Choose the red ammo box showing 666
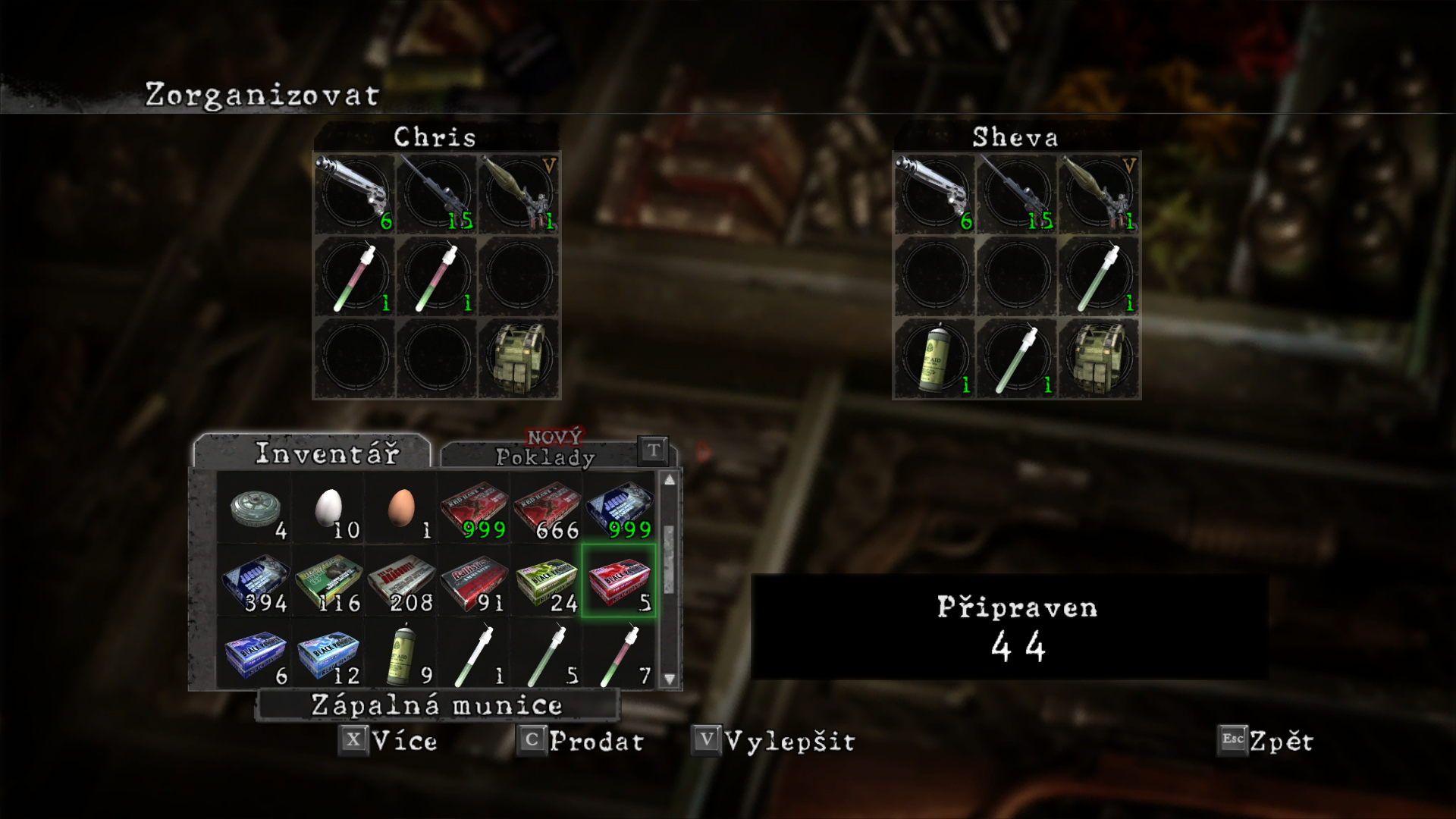Image resolution: width=1456 pixels, height=819 pixels. click(548, 507)
